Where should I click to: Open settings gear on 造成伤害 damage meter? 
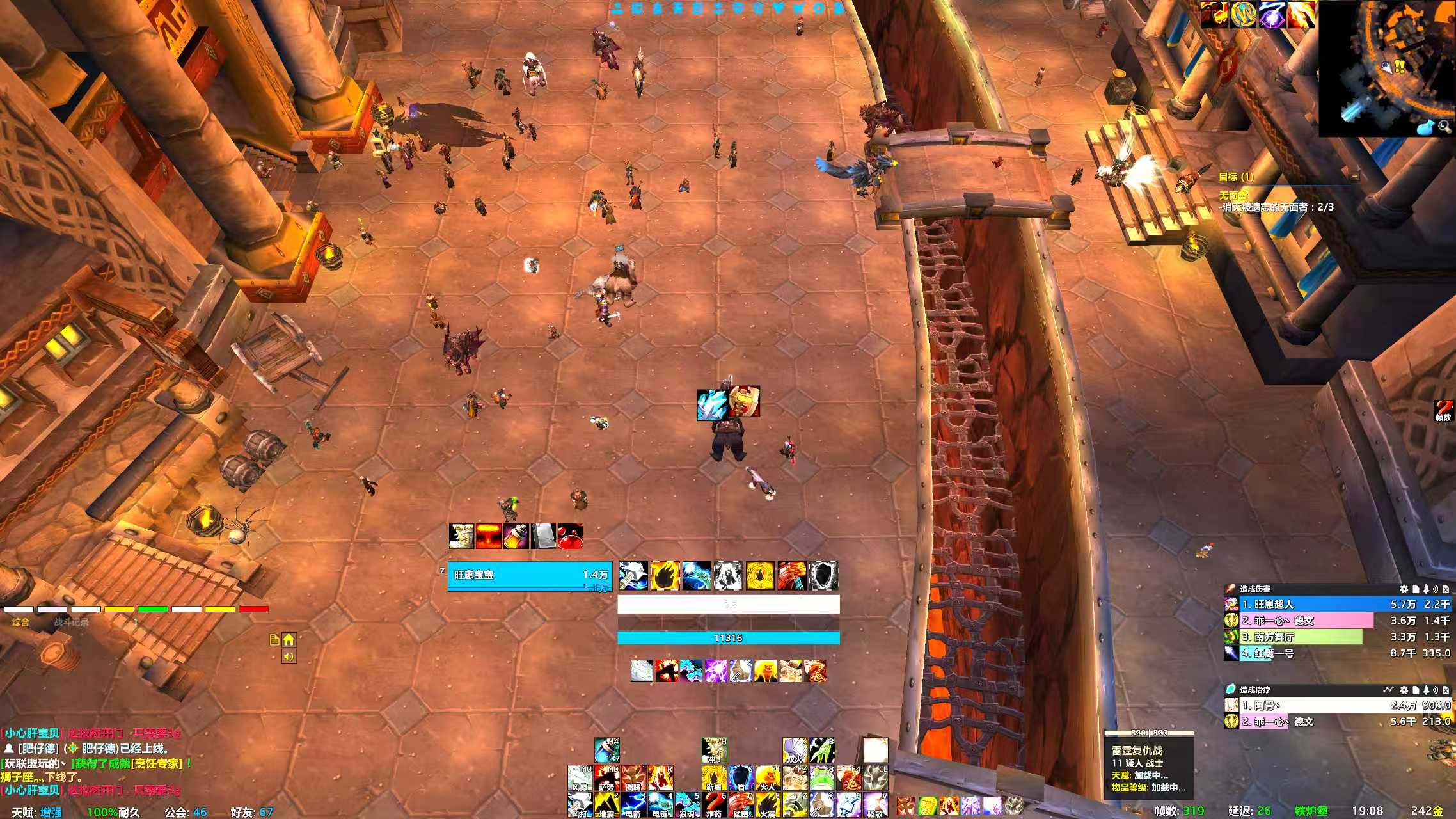click(x=1404, y=589)
